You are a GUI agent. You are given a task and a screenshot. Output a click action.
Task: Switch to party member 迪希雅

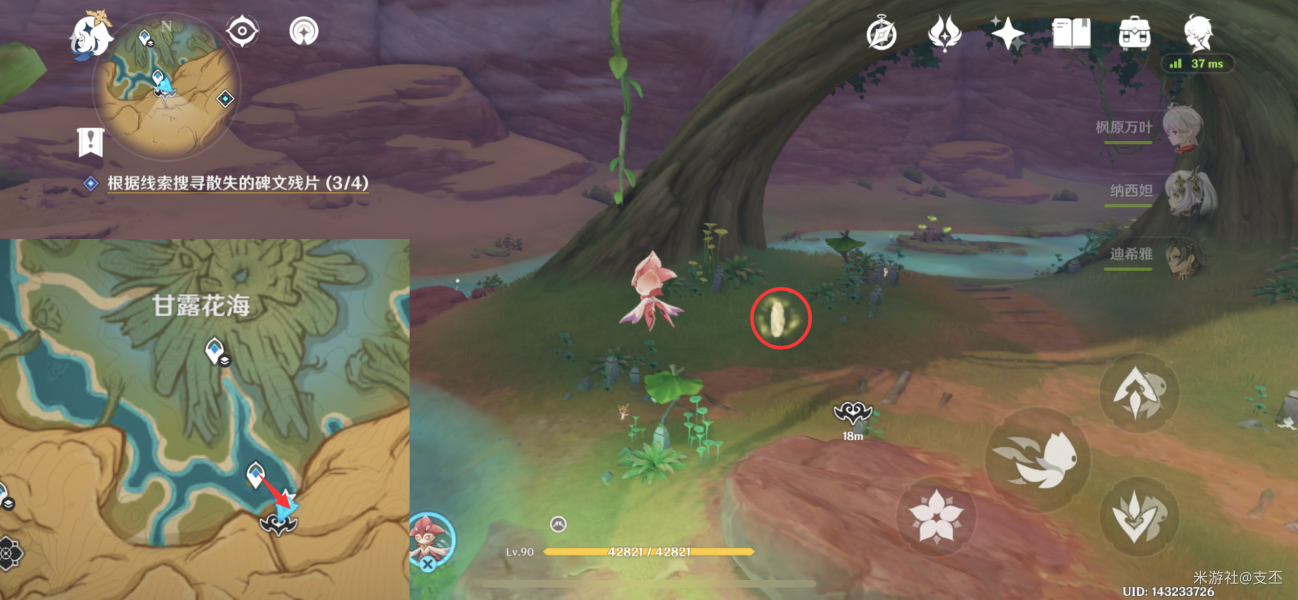point(1186,254)
